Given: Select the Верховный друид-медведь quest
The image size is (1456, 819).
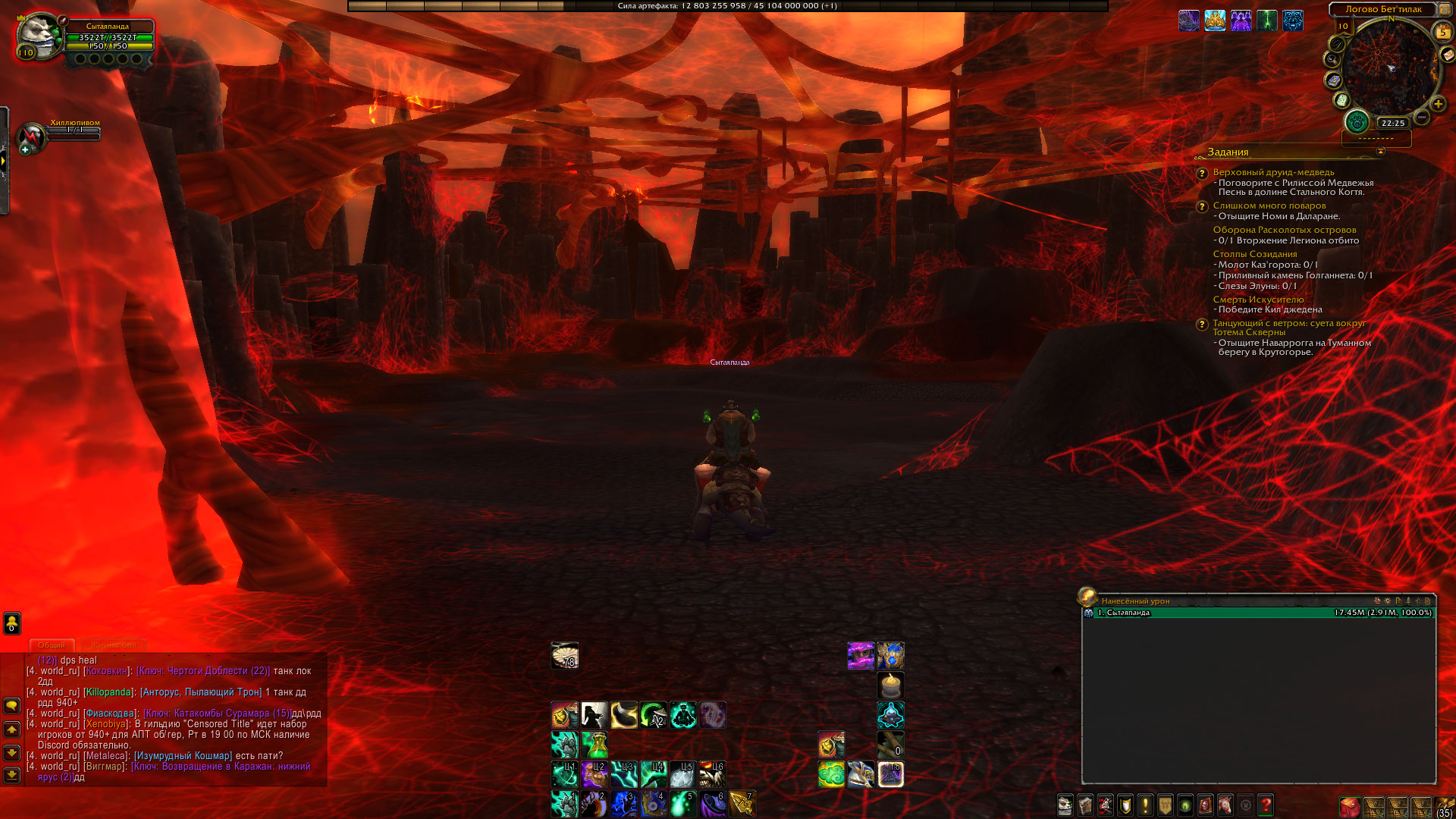Looking at the screenshot, I should 1273,172.
